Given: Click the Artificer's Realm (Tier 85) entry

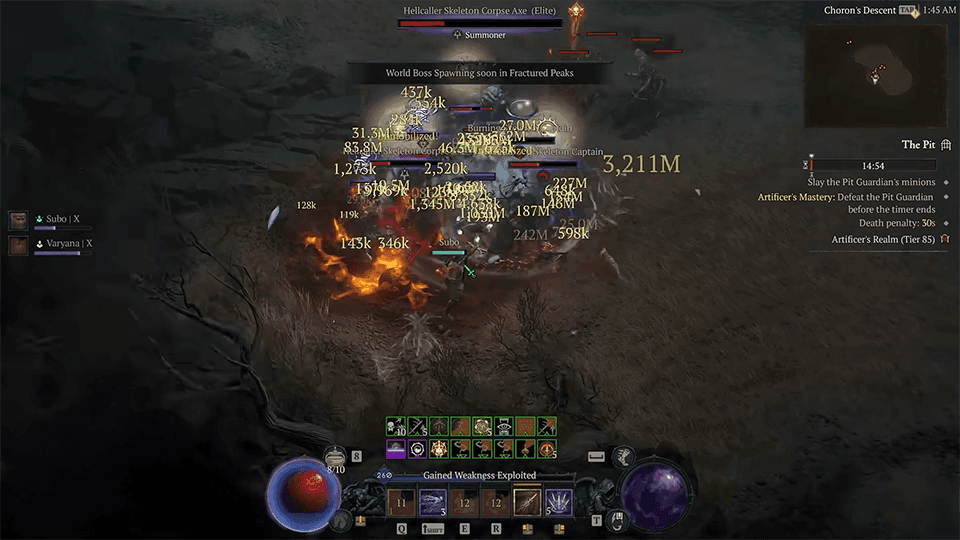Looking at the screenshot, I should (x=884, y=240).
